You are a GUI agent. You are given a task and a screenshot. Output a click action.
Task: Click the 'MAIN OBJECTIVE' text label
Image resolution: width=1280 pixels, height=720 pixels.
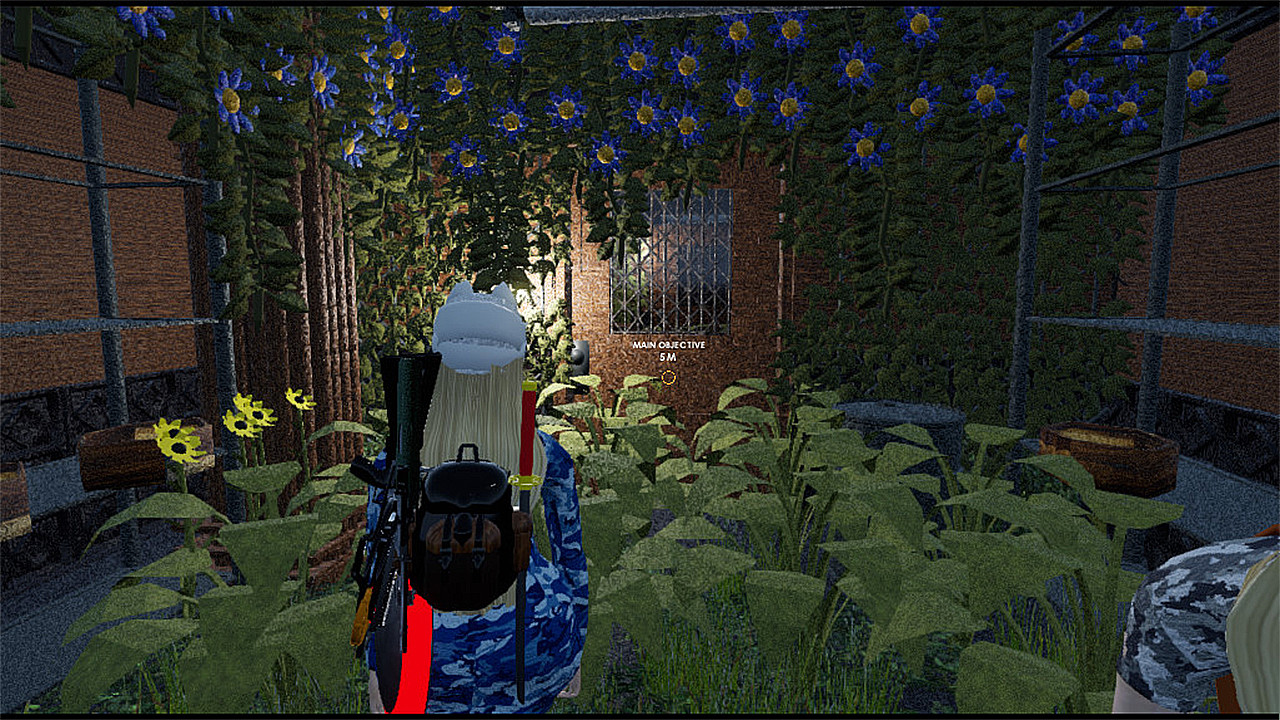coord(667,345)
